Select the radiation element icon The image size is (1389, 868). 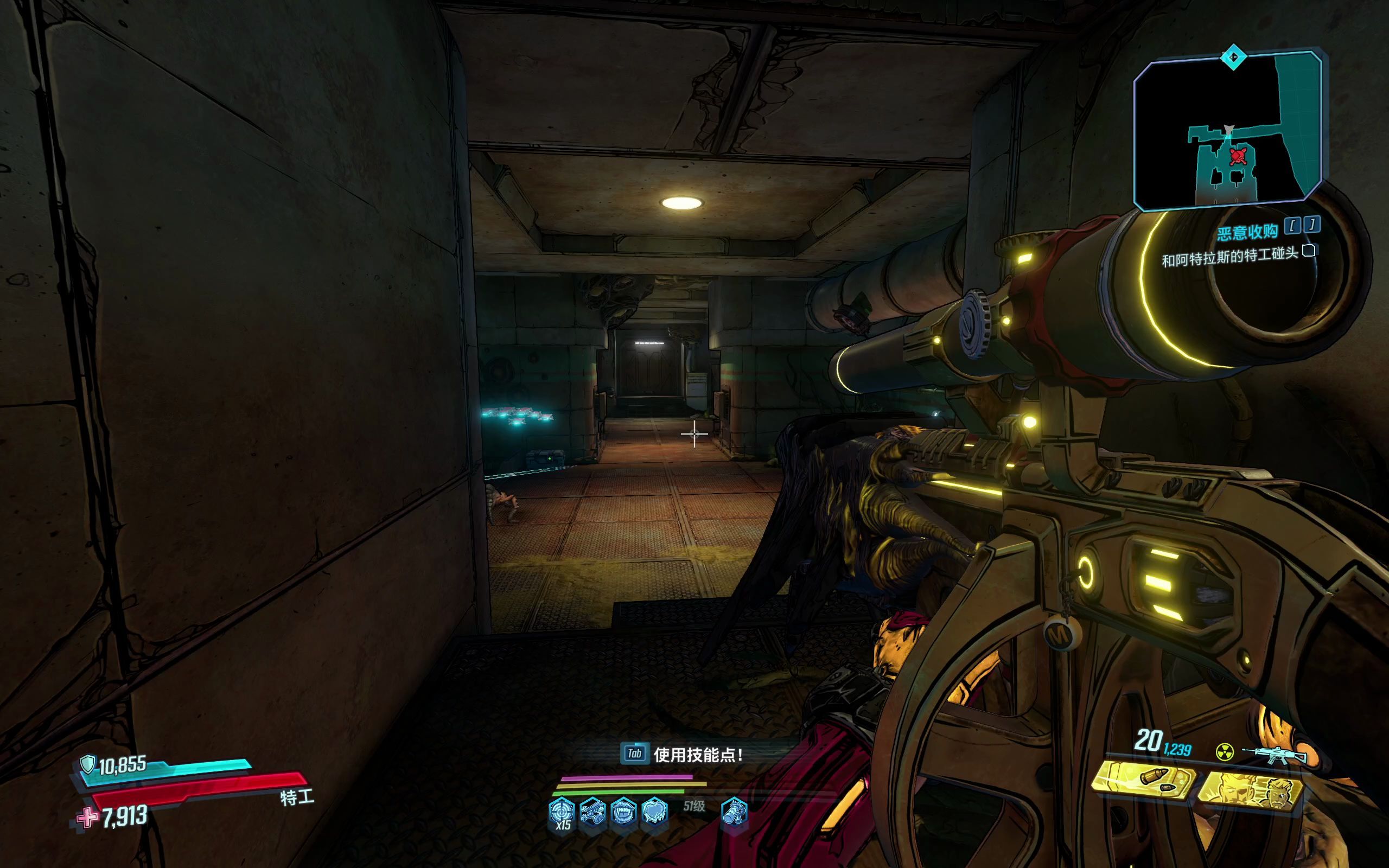[x=1224, y=752]
